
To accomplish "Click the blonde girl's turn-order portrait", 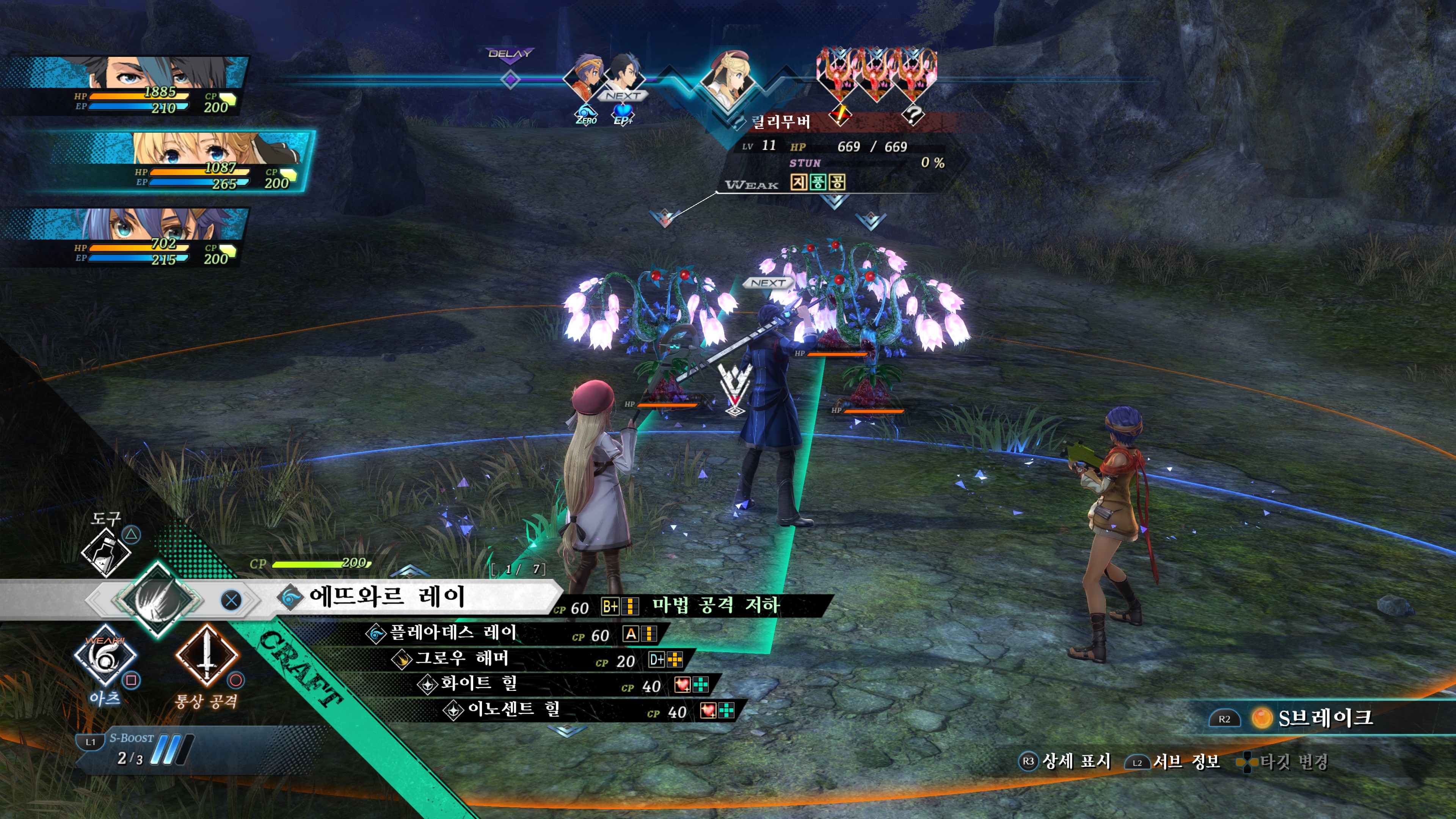I will coord(729,79).
